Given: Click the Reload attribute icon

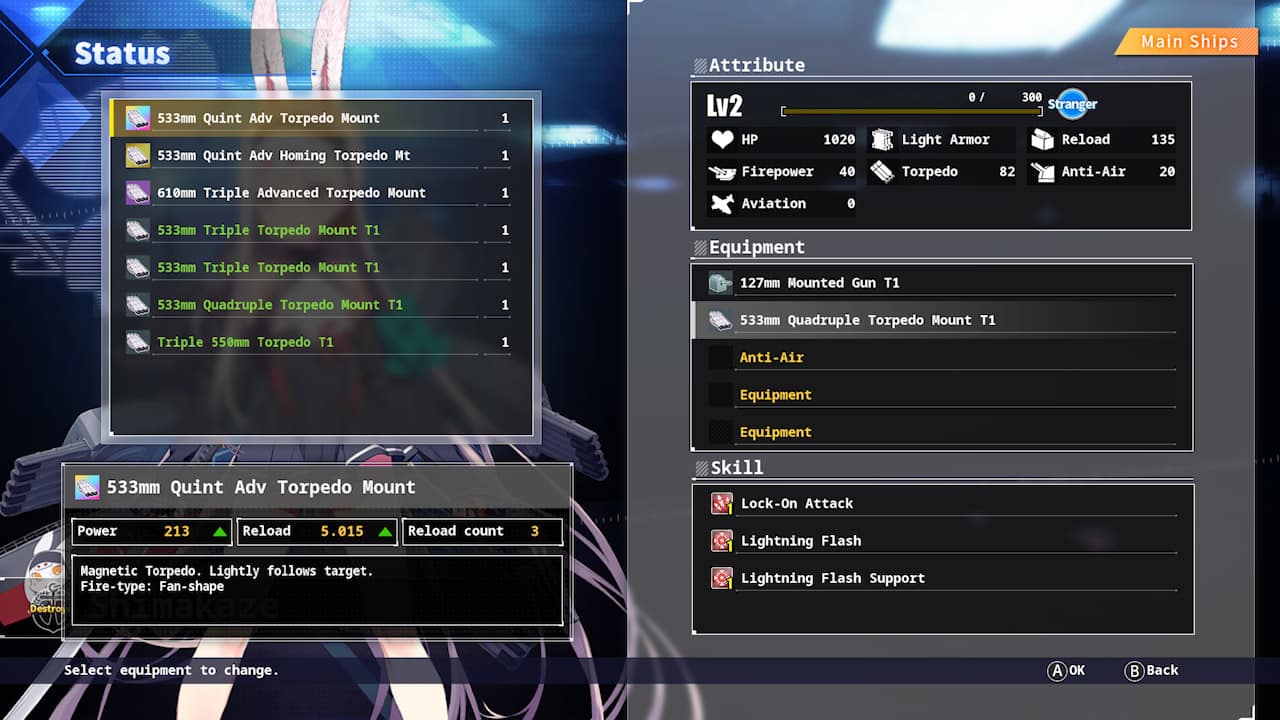Looking at the screenshot, I should click(x=1040, y=139).
